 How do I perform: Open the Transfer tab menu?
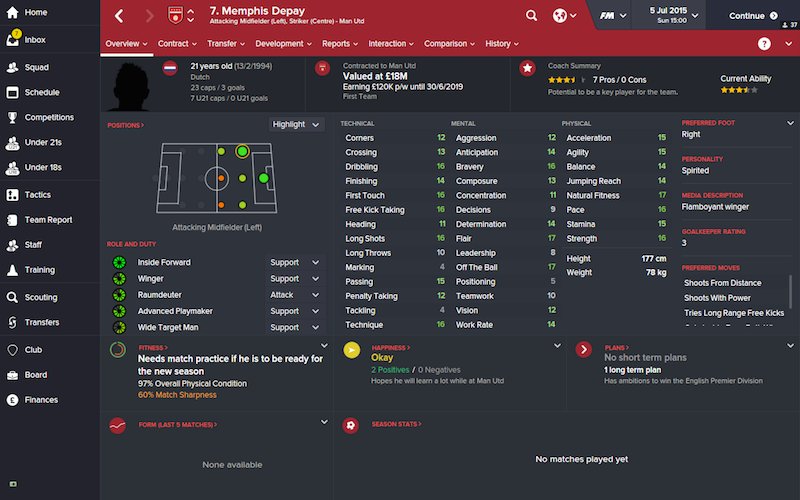click(x=226, y=44)
